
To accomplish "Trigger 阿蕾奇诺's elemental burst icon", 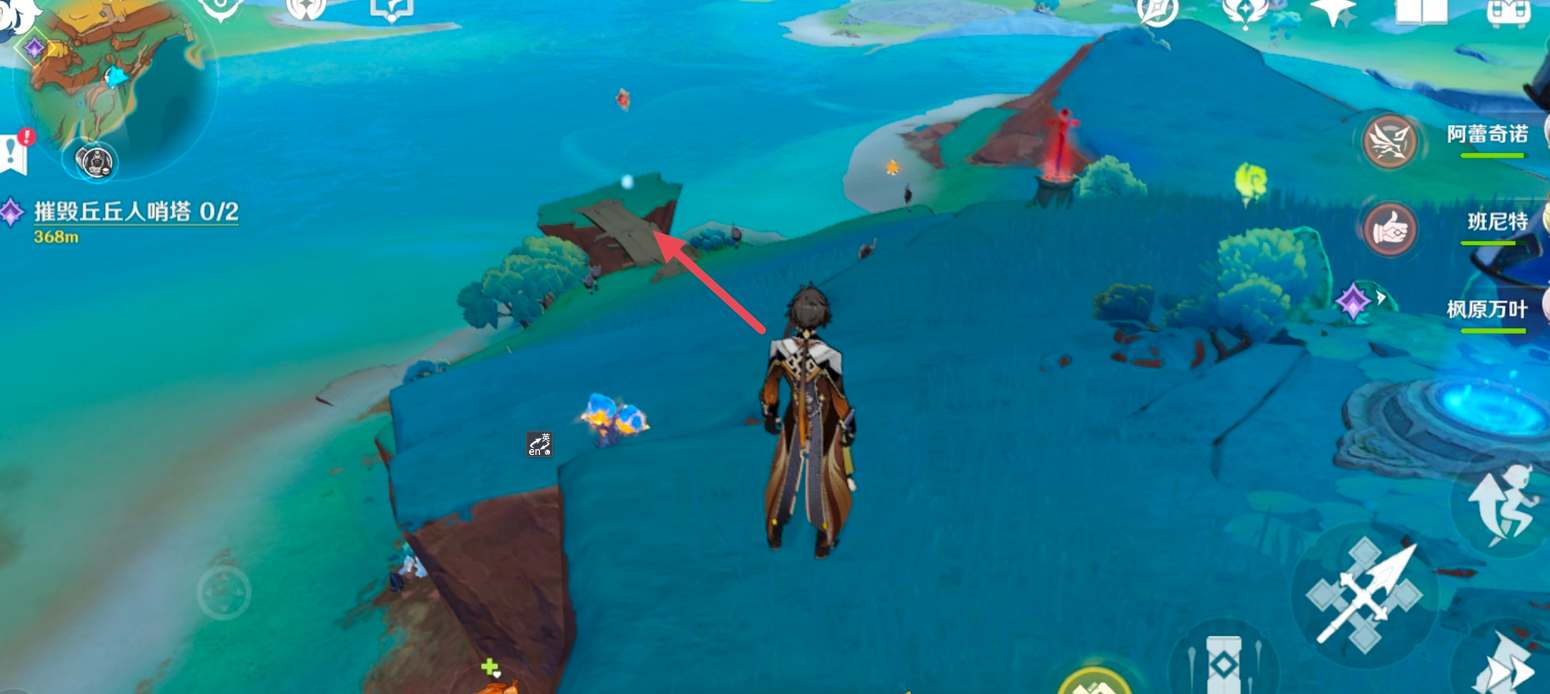I will tap(1391, 141).
